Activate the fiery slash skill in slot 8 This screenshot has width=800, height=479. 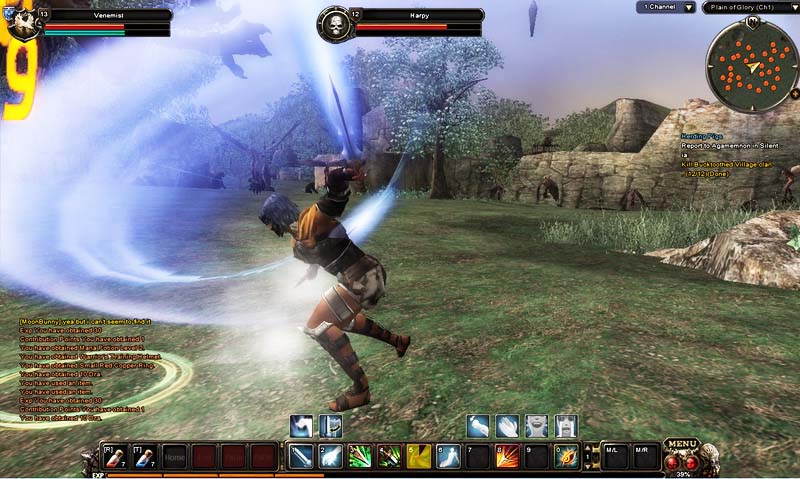click(x=508, y=457)
